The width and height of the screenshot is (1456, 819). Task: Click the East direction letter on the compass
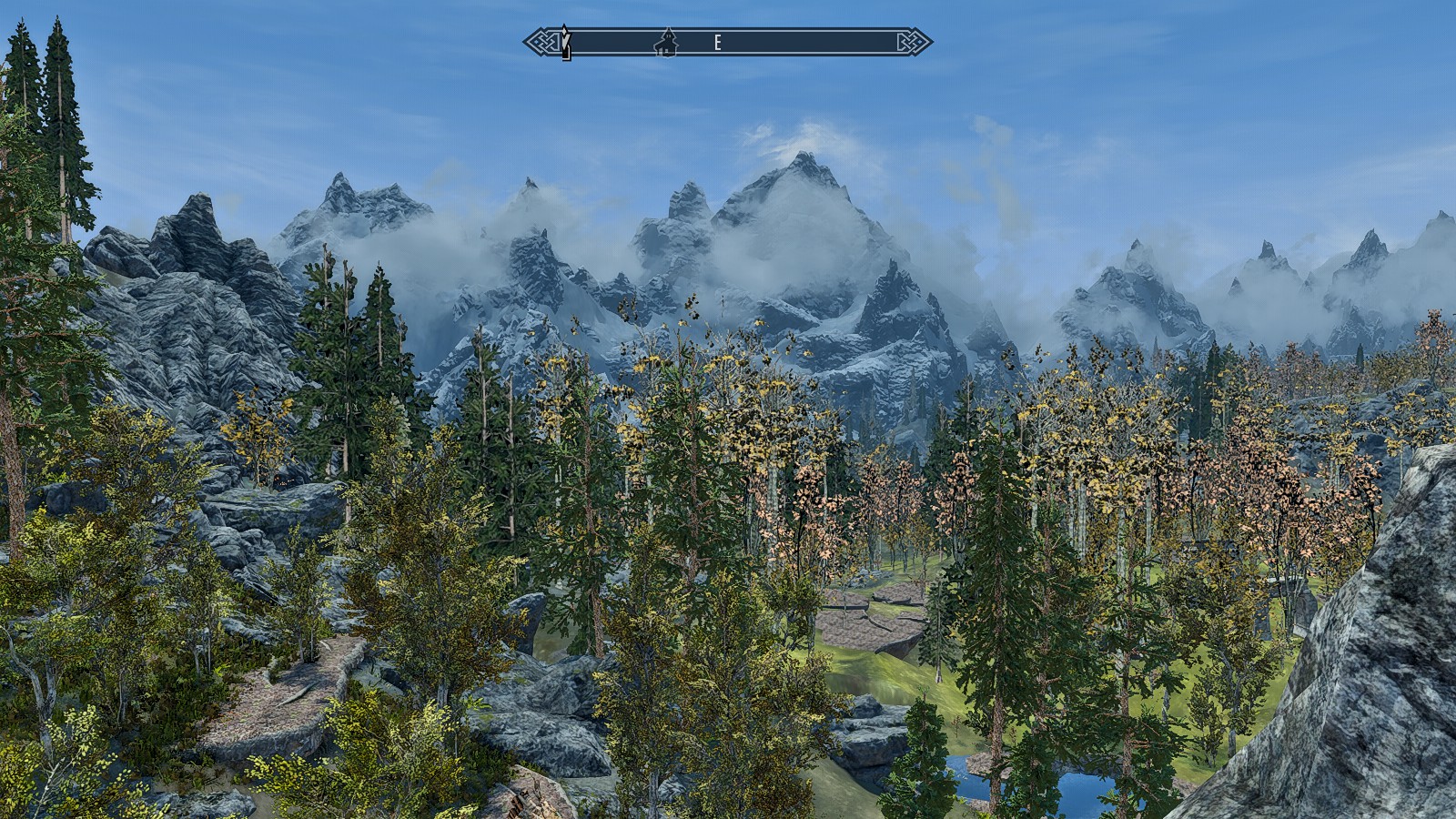coord(717,43)
